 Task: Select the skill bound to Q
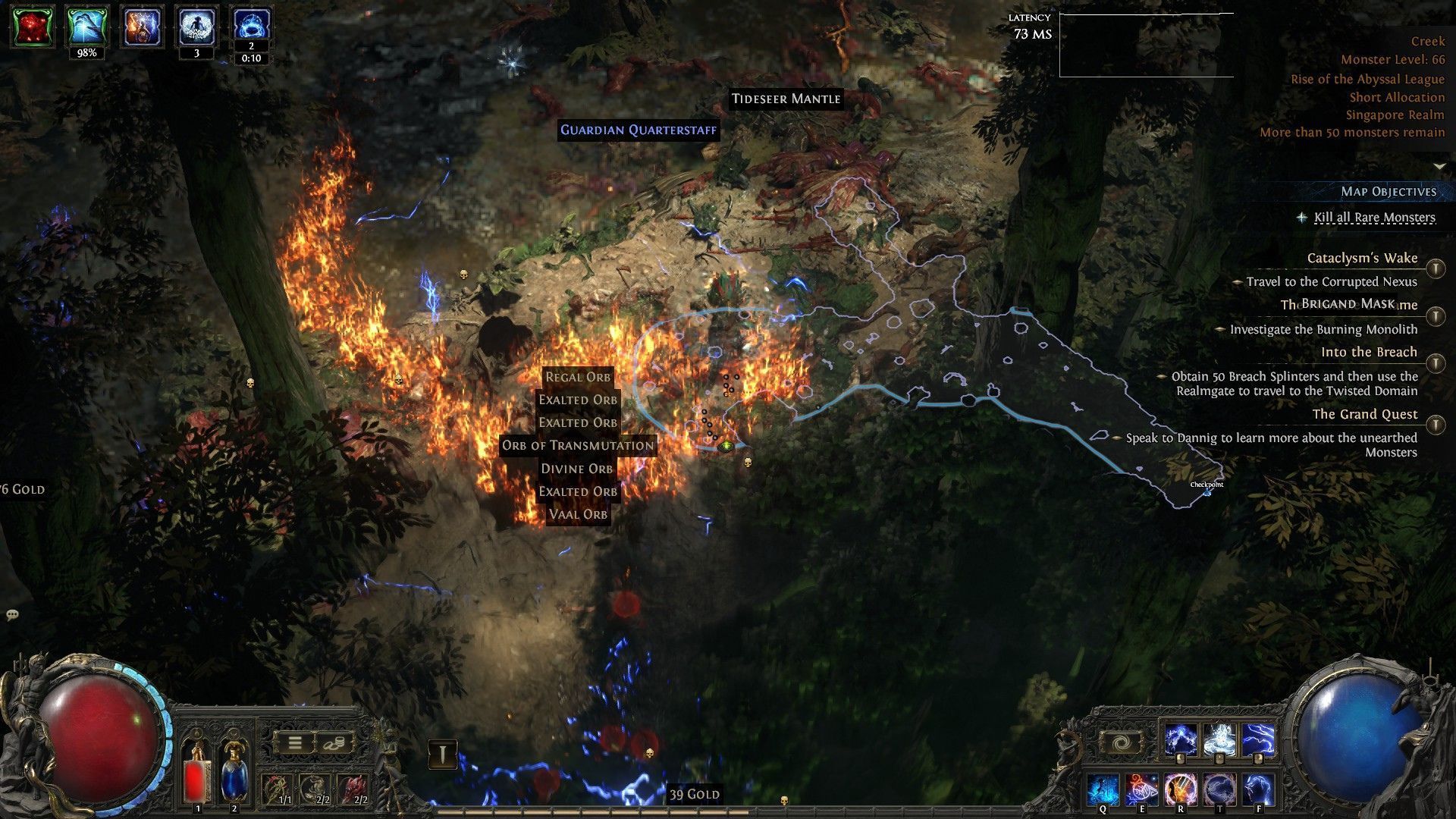[x=1103, y=789]
